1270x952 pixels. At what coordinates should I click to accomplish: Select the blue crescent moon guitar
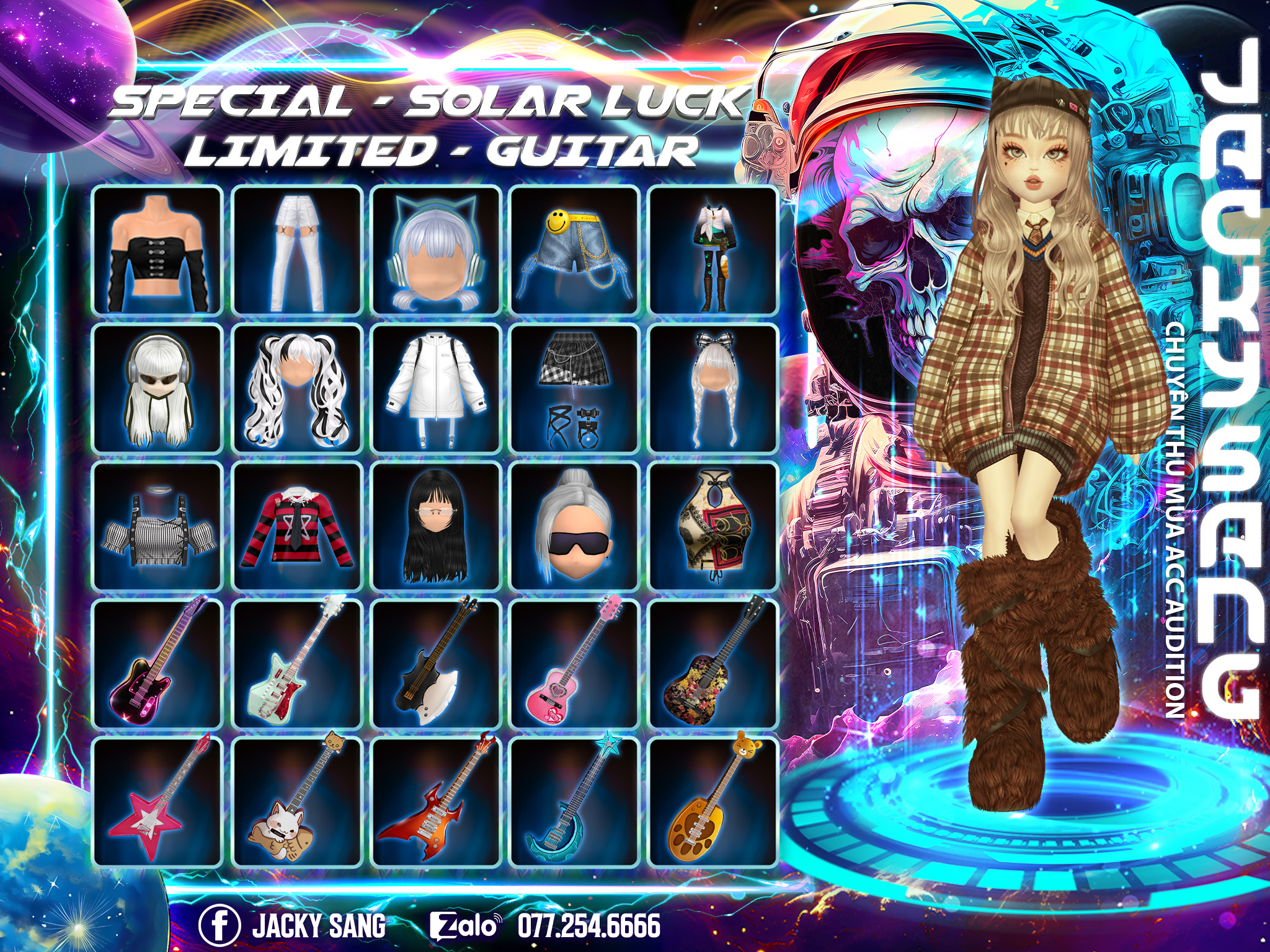point(575,801)
